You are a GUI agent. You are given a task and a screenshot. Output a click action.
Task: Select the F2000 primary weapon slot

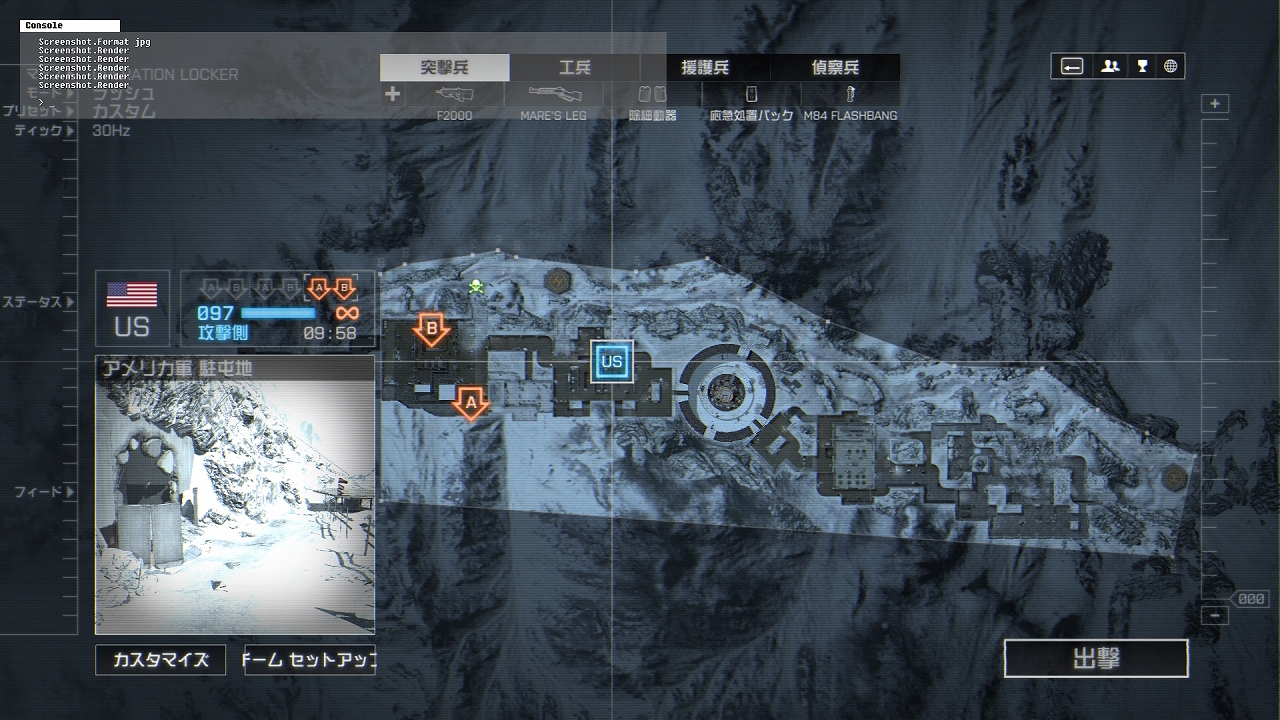455,102
